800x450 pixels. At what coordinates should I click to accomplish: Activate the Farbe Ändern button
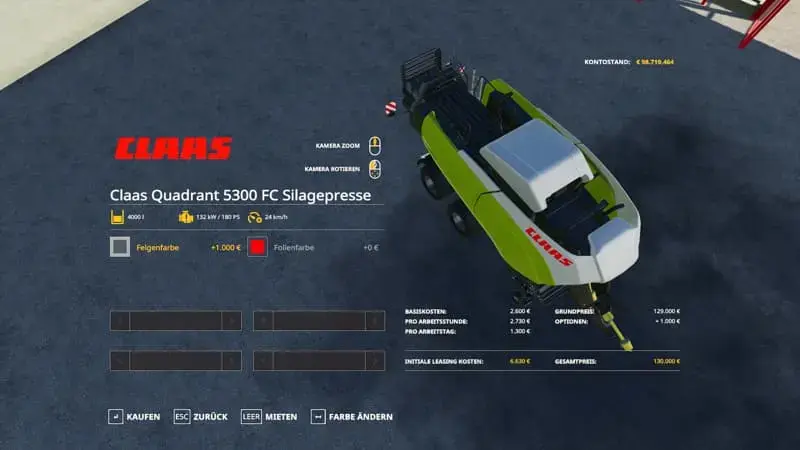pyautogui.click(x=352, y=416)
